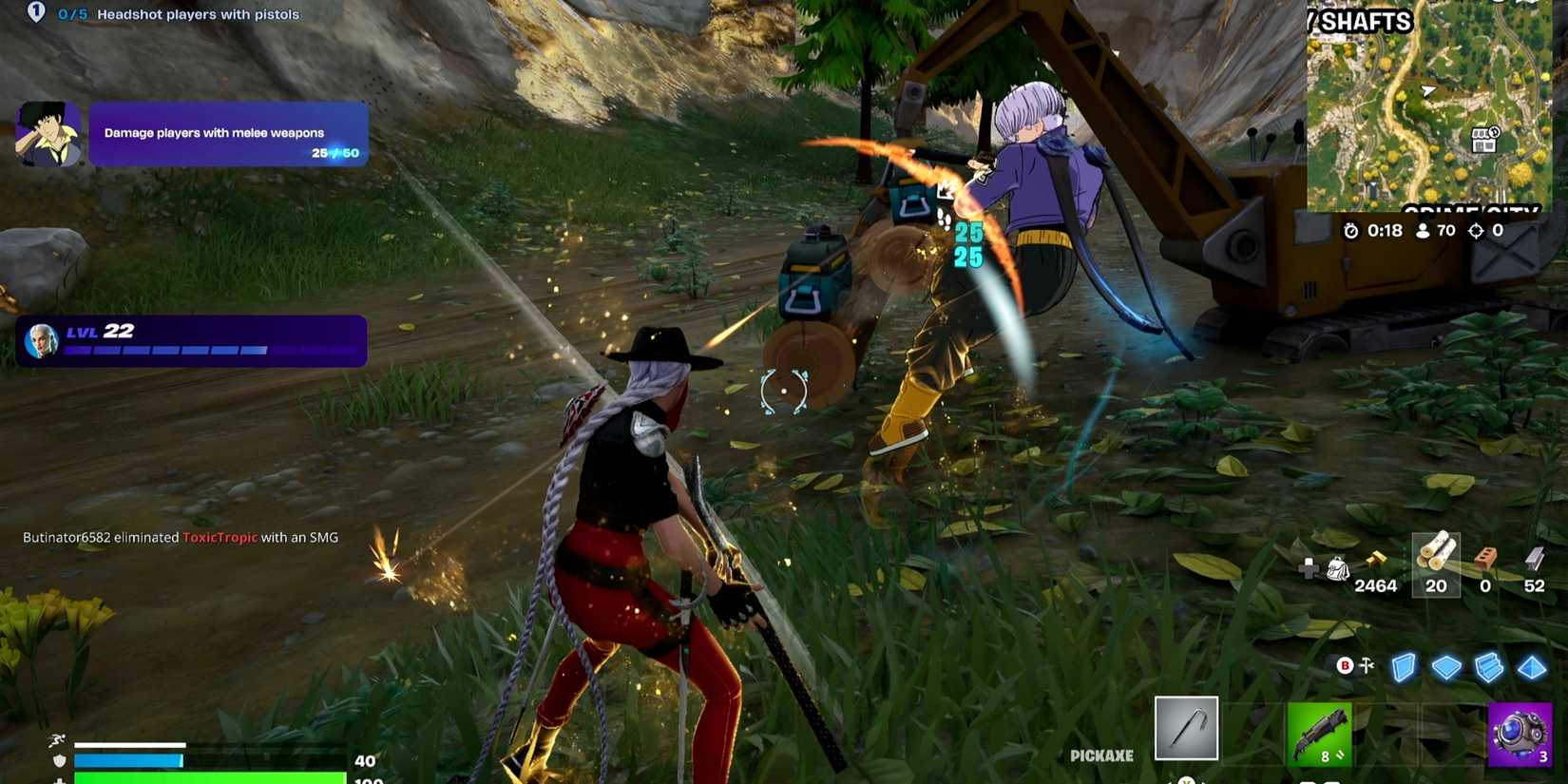
Task: Select the wall build piece
Action: [x=1404, y=667]
